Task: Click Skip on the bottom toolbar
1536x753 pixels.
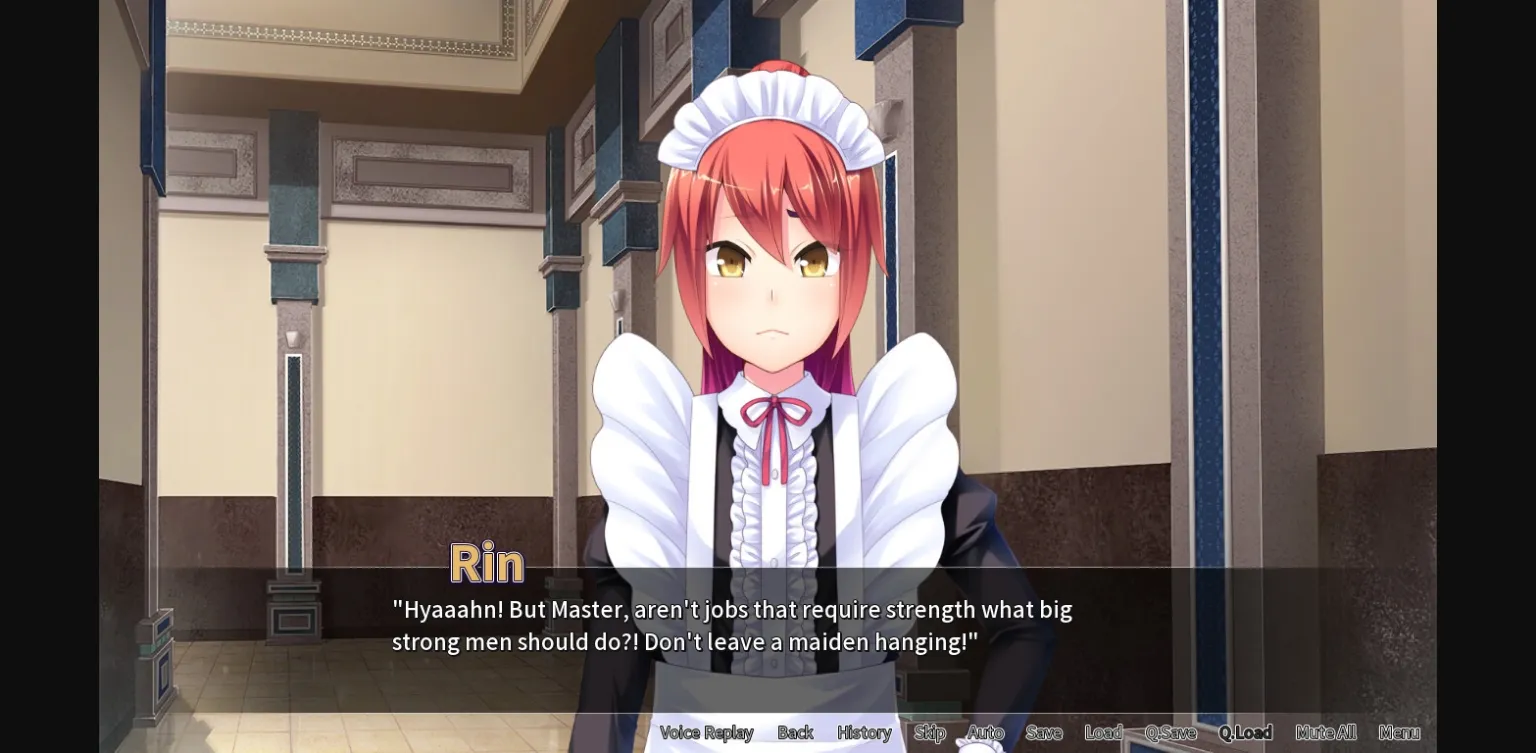Action: 929,732
